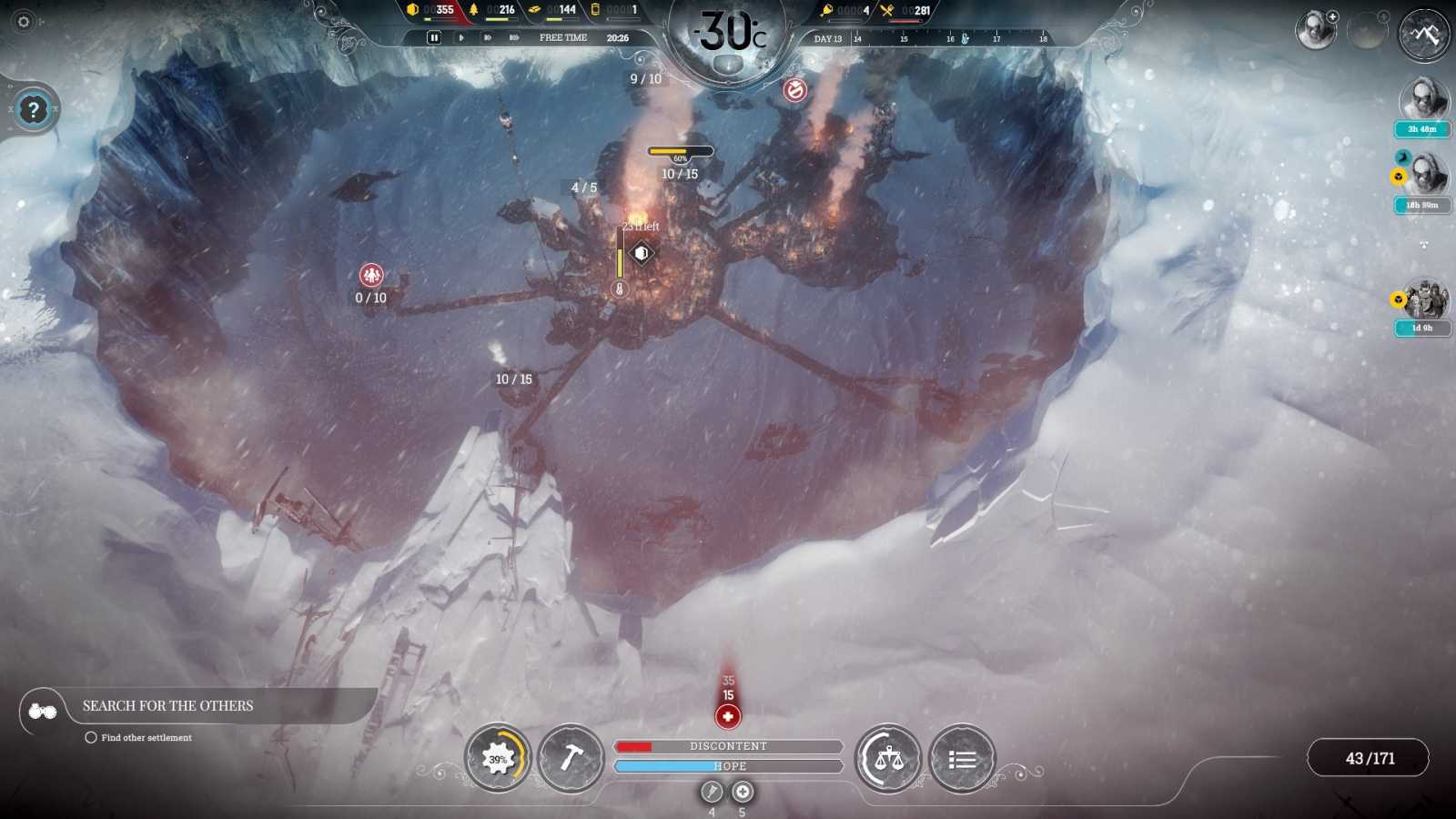The height and width of the screenshot is (819, 1456).
Task: Show the Search for the Others objective
Action: tap(168, 706)
